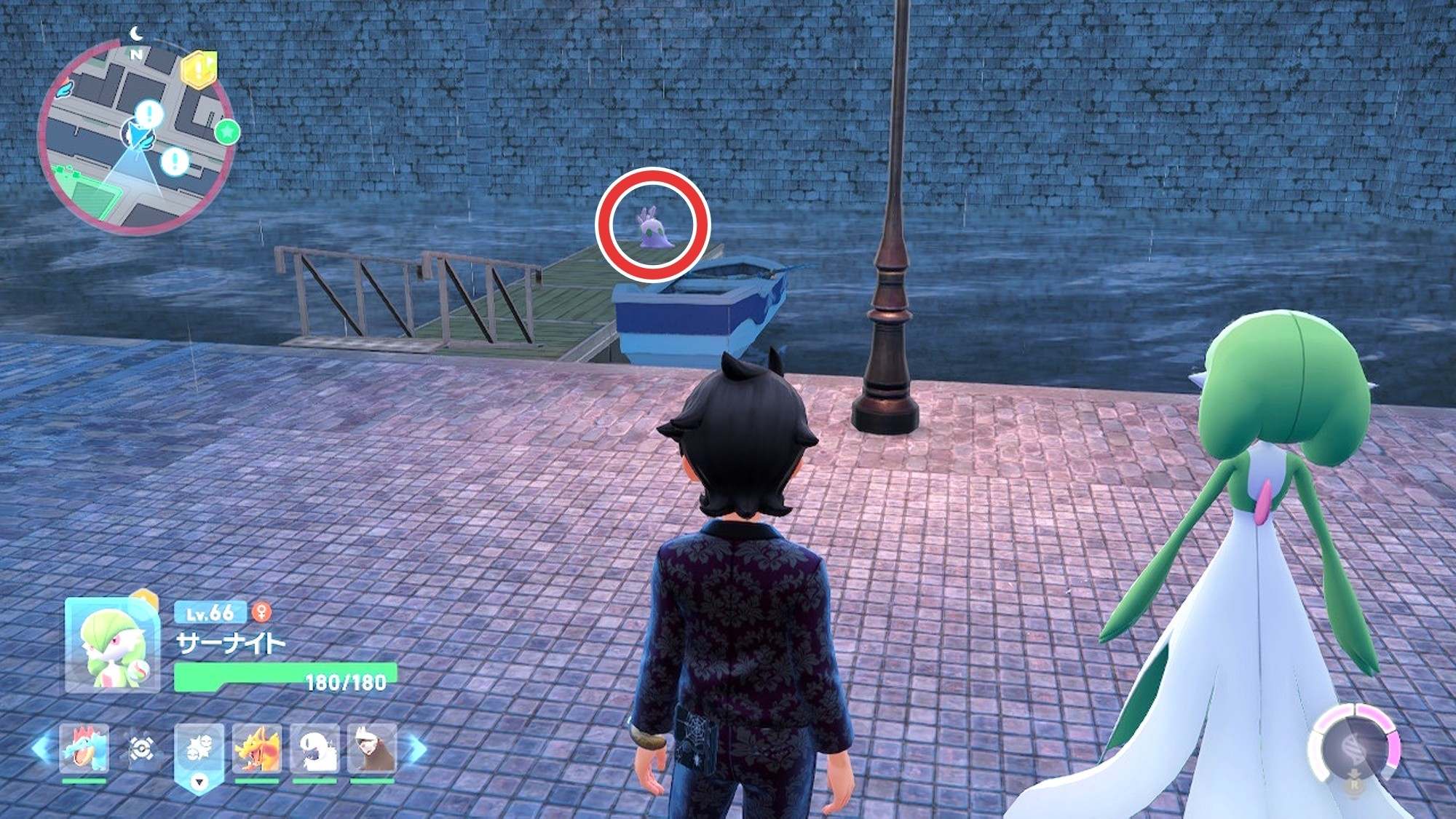Select Gardevoir's portrait in the party panel
Screen dimensions: 1456x819
(x=112, y=645)
